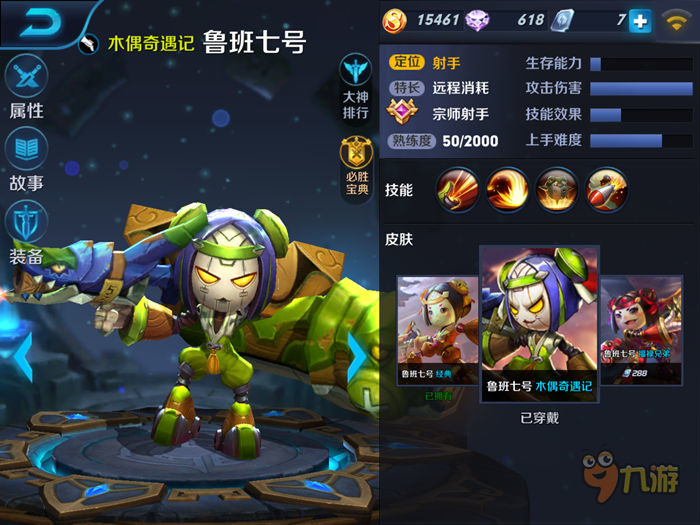Select the fourth skill rocket icon

(x=605, y=189)
